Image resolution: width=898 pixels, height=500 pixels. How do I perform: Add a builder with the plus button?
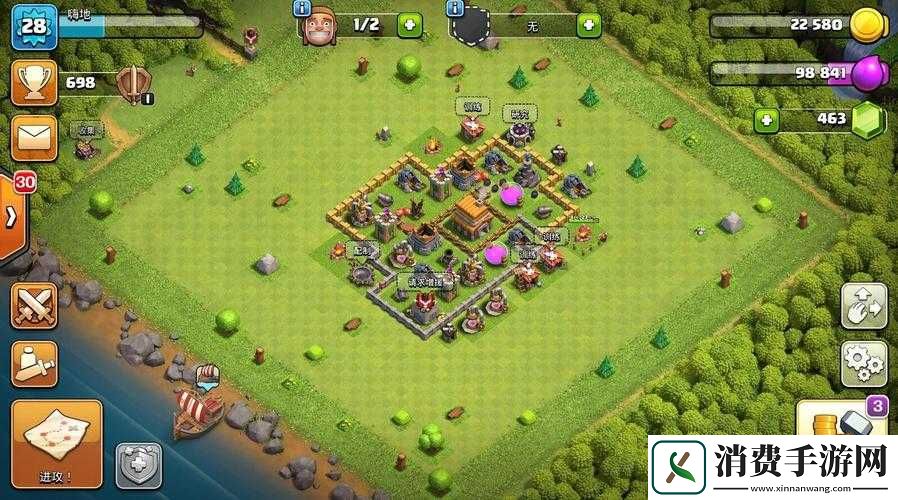coord(410,25)
